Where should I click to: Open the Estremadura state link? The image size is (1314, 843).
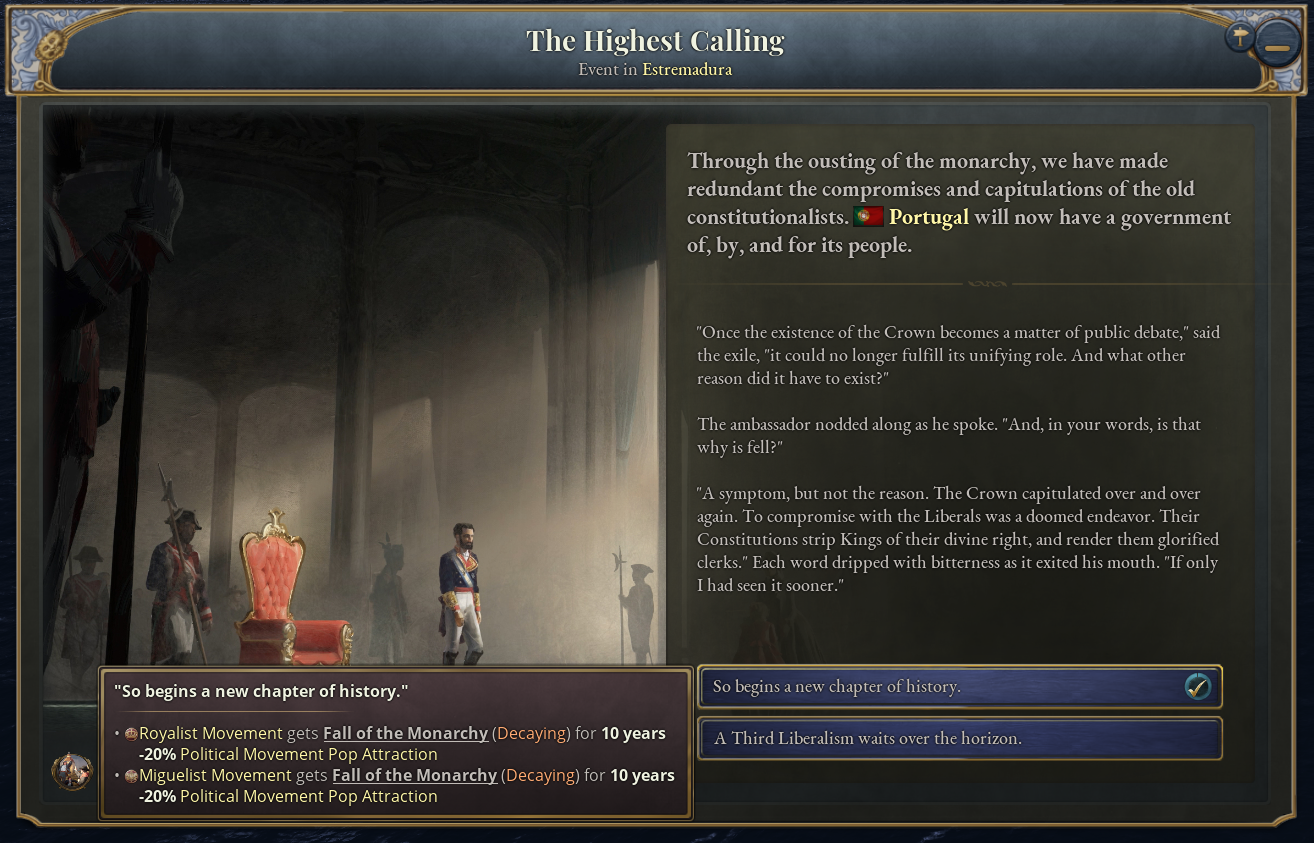tap(686, 70)
